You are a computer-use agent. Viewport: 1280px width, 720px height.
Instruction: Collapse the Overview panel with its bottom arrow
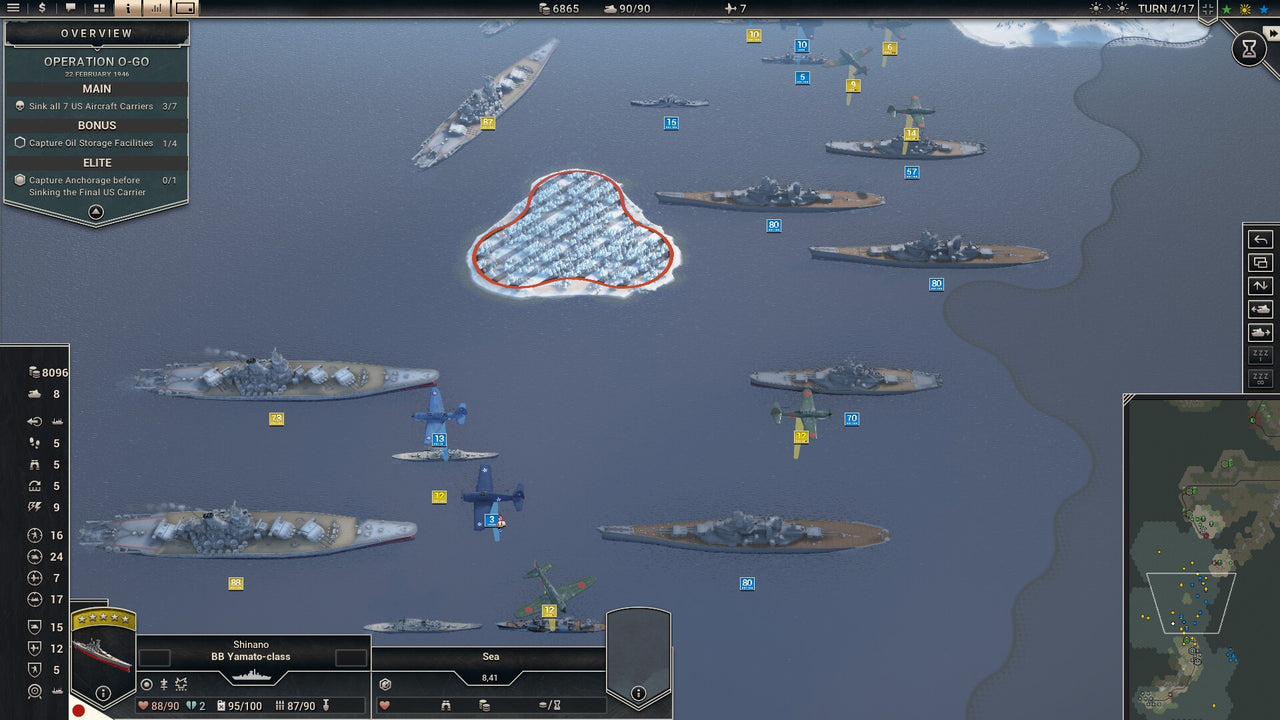[x=95, y=212]
